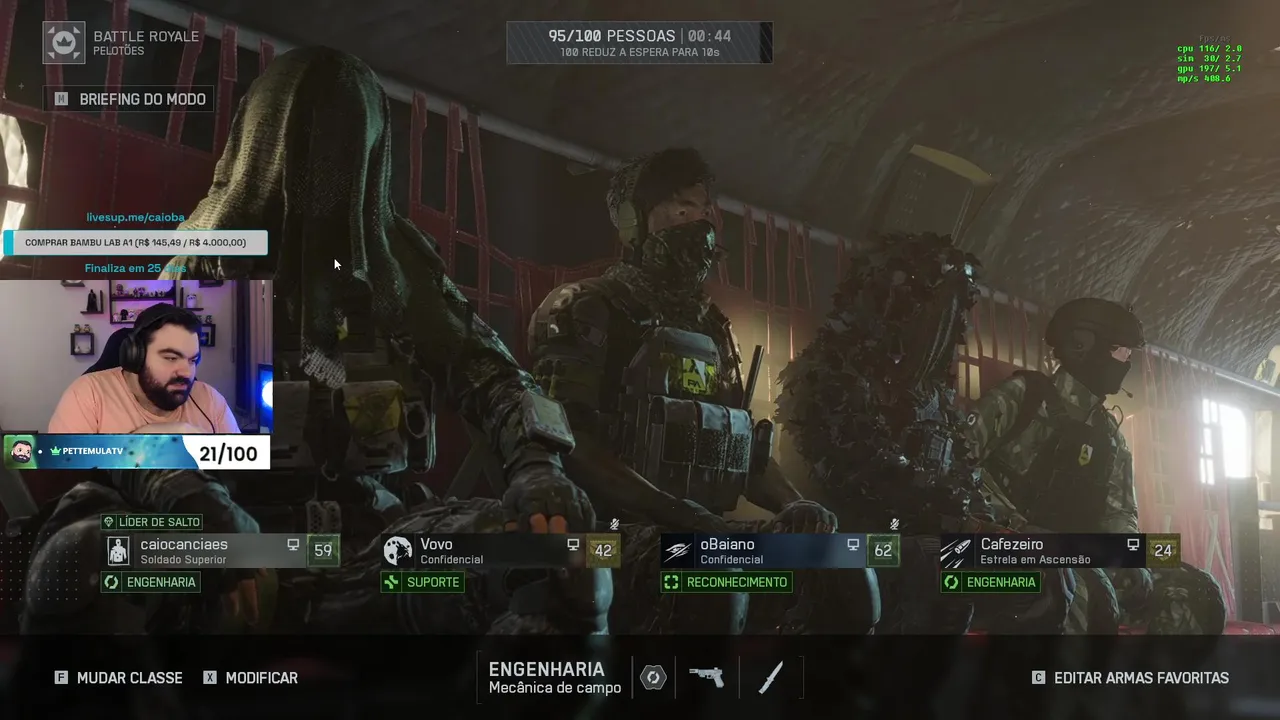Open the Briefing do Modo panel
This screenshot has height=720, width=1280.
pos(130,99)
